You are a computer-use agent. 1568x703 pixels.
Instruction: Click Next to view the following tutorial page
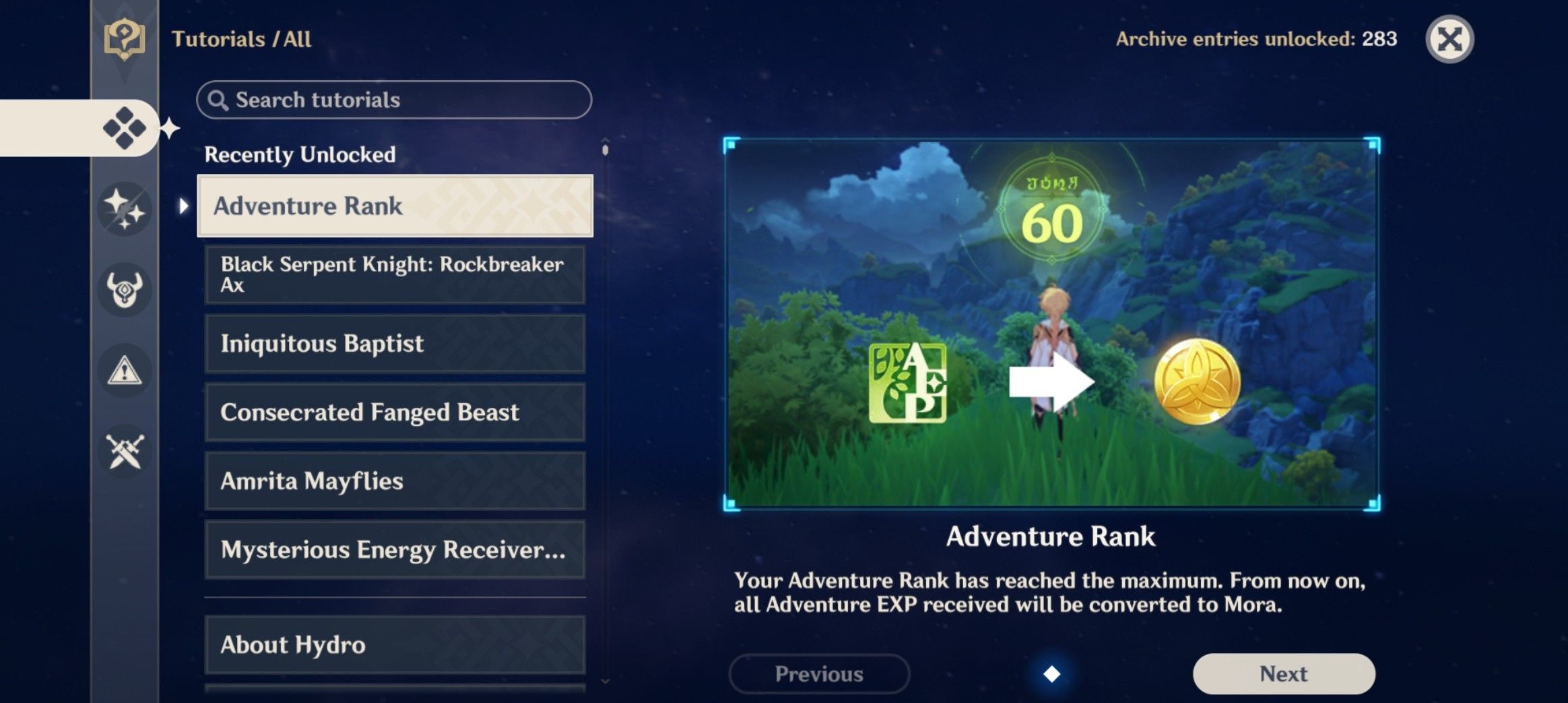pos(1283,673)
